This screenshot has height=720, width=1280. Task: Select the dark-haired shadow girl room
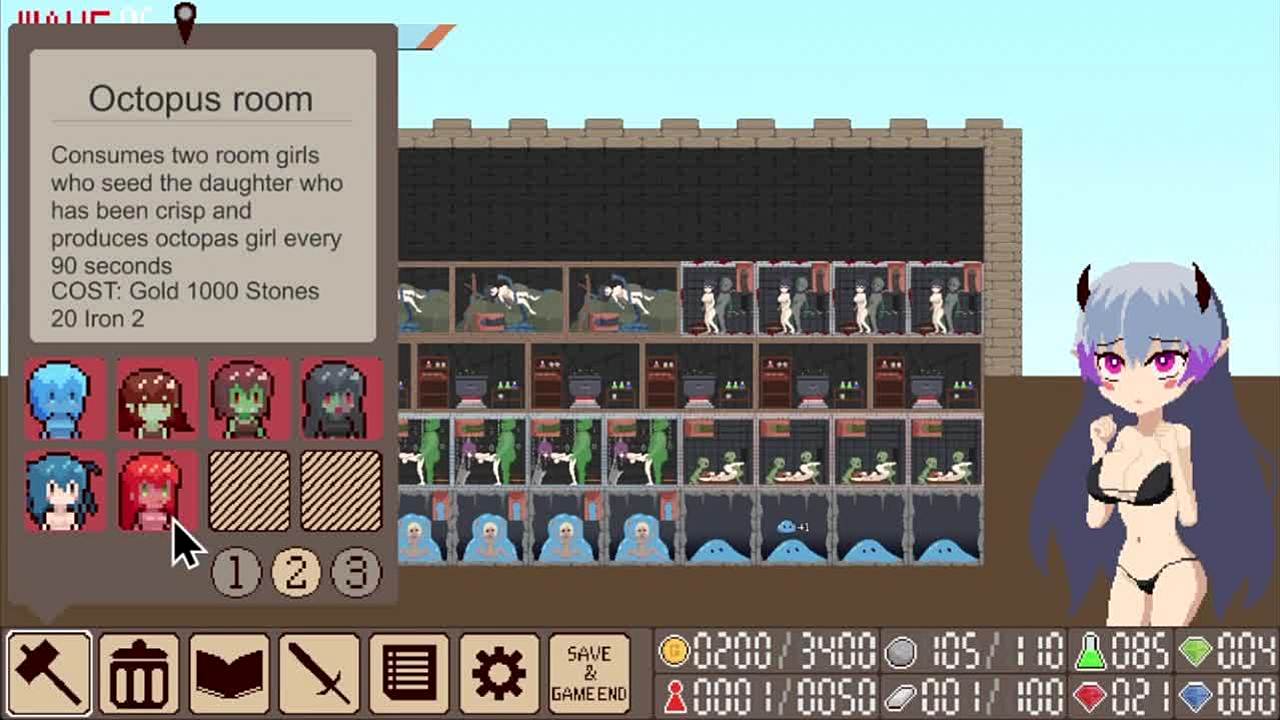coord(341,400)
